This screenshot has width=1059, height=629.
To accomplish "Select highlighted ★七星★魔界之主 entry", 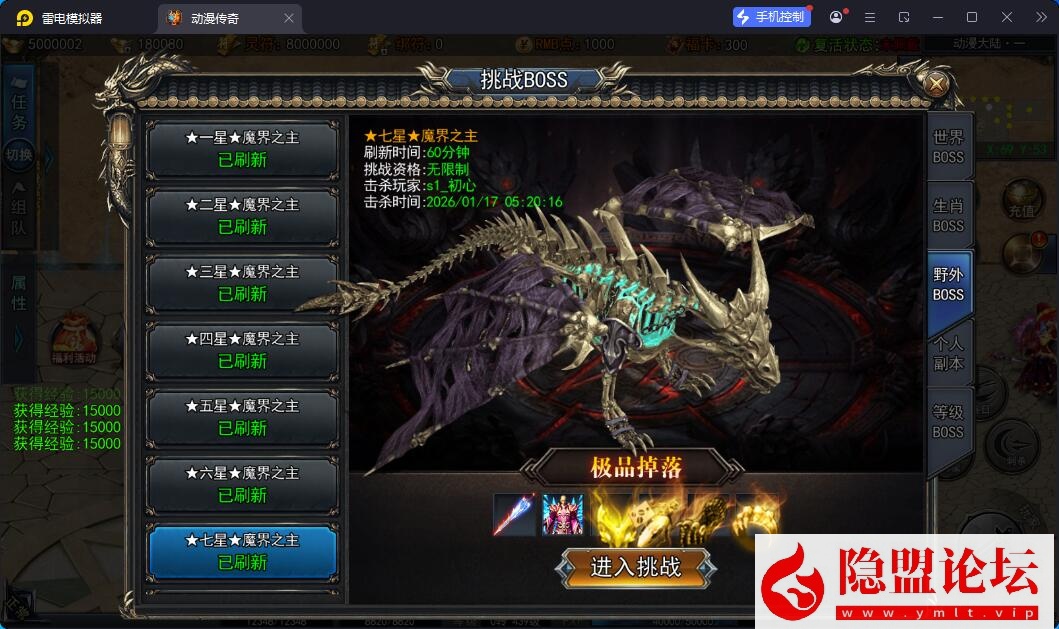I will point(242,551).
